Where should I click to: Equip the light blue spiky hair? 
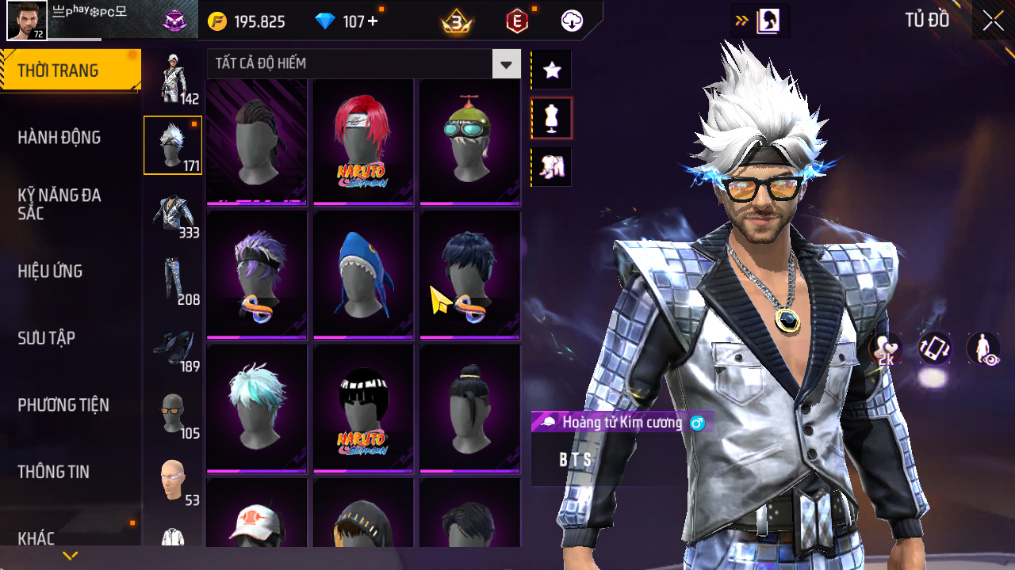[x=256, y=405]
